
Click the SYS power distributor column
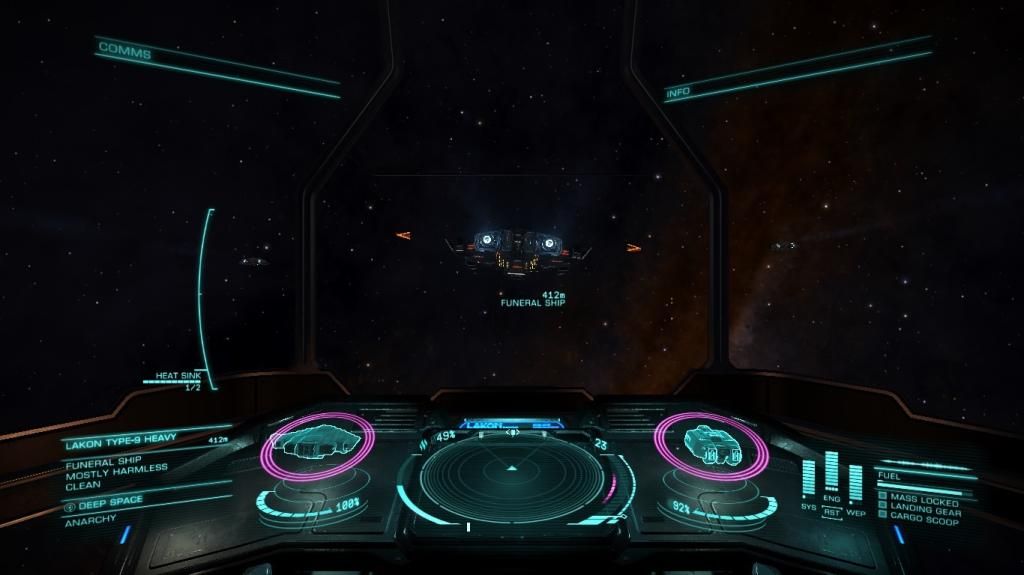[x=809, y=478]
